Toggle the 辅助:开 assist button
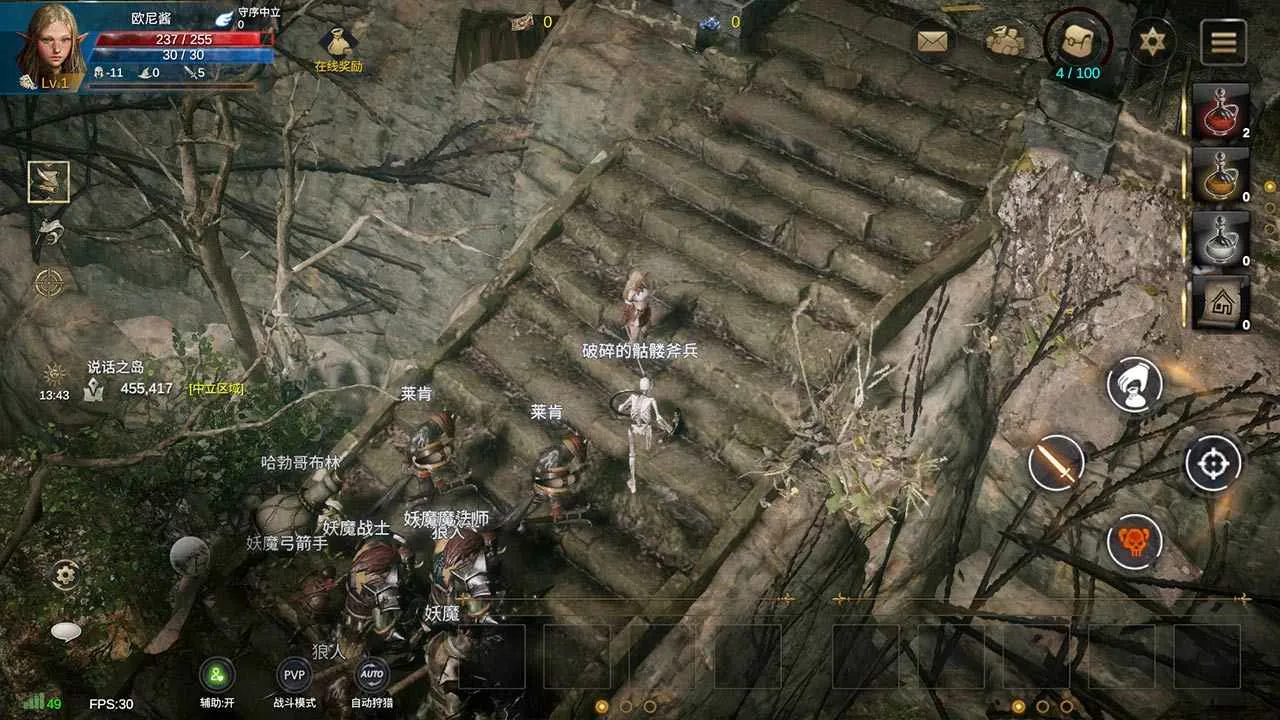The height and width of the screenshot is (720, 1280). coord(217,675)
